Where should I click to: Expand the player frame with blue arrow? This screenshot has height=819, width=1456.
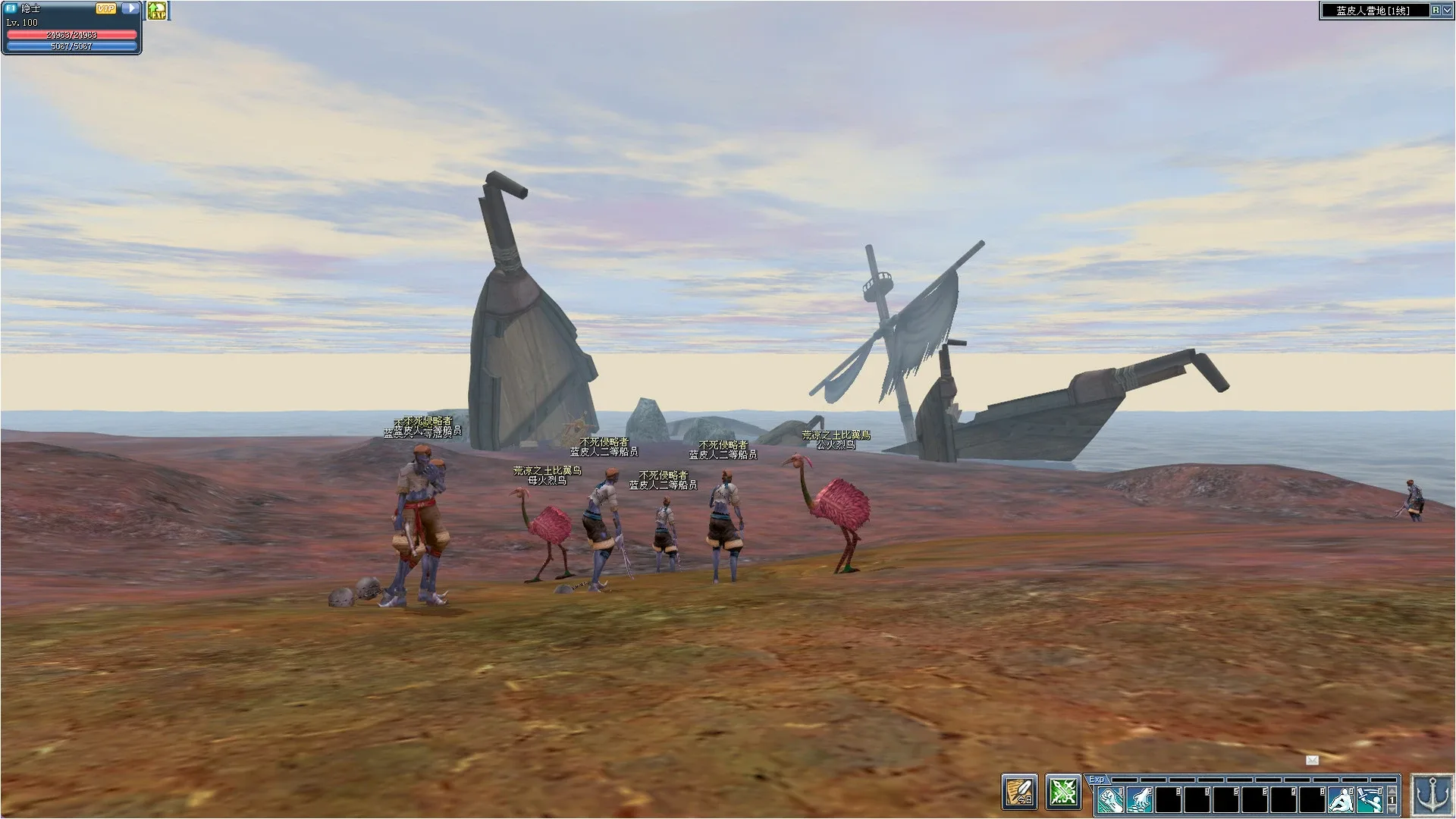130,8
